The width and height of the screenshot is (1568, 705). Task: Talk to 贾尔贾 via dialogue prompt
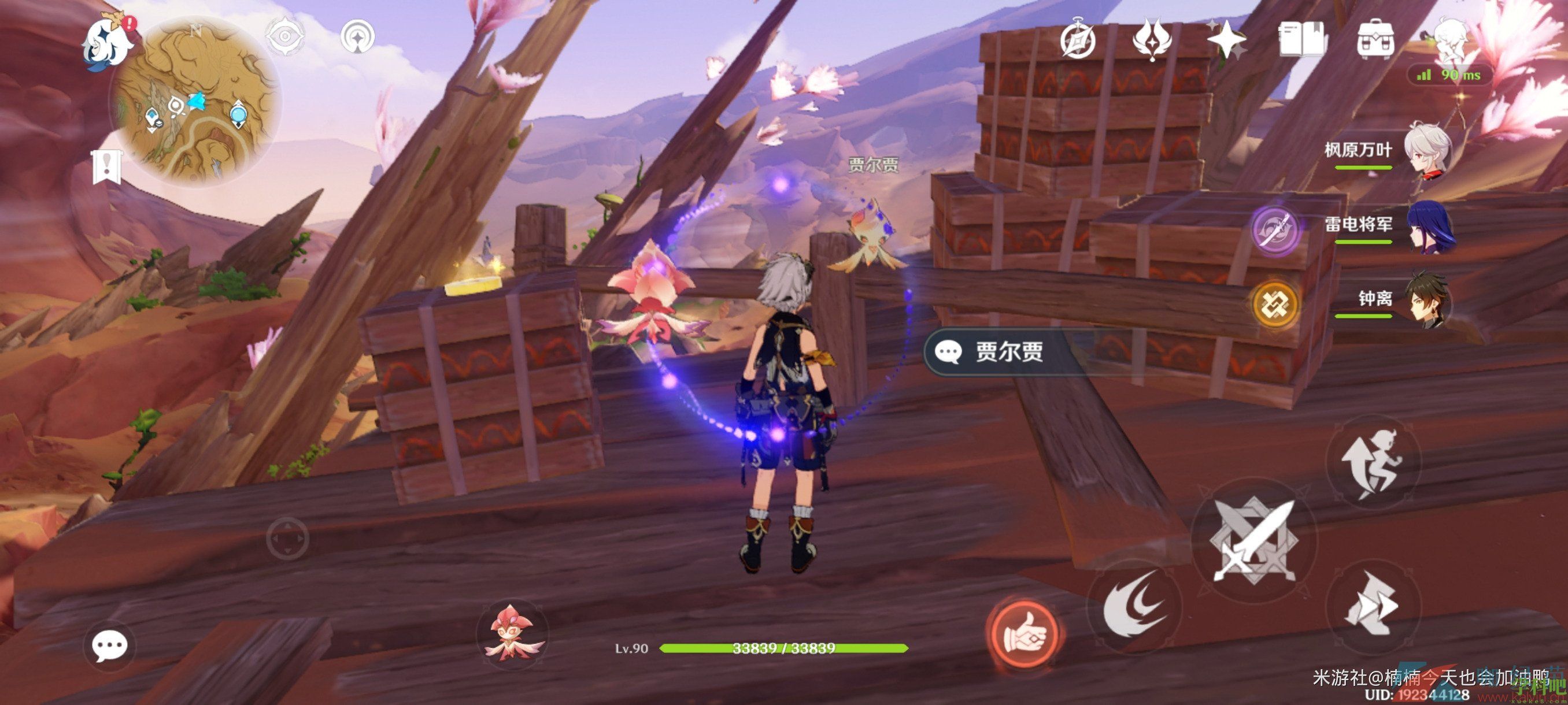999,351
